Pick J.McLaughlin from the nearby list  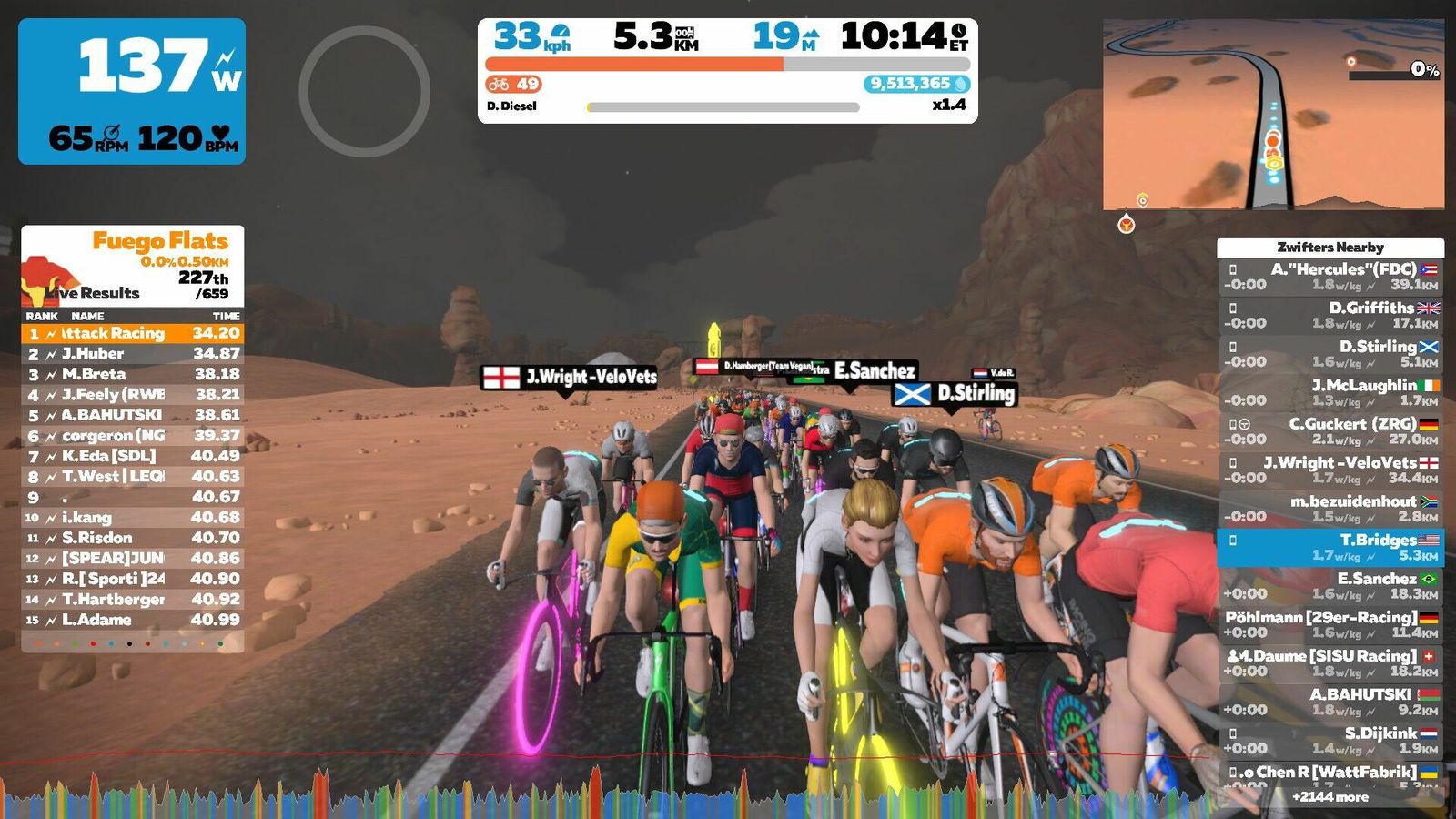pos(1330,392)
